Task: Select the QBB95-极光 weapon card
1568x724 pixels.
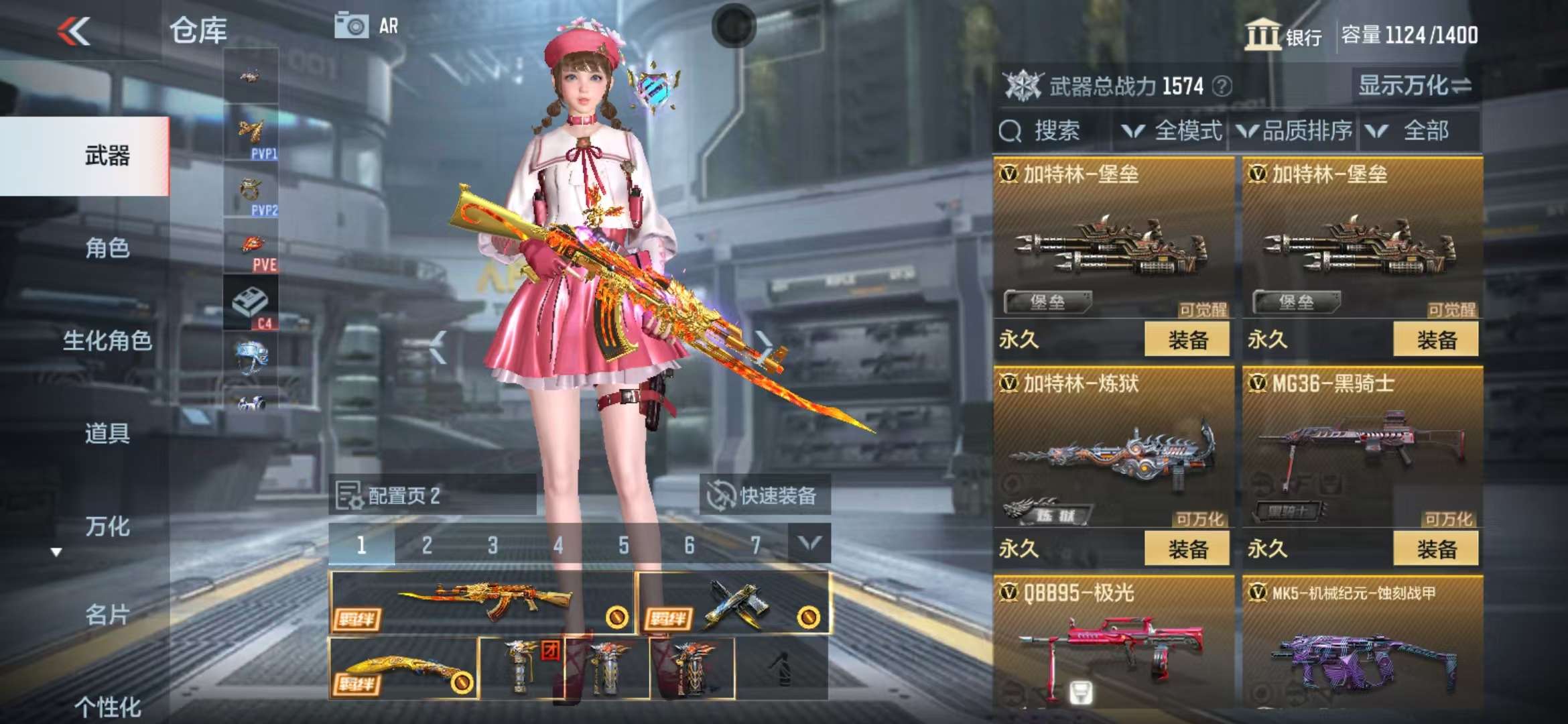Action: click(x=1114, y=644)
